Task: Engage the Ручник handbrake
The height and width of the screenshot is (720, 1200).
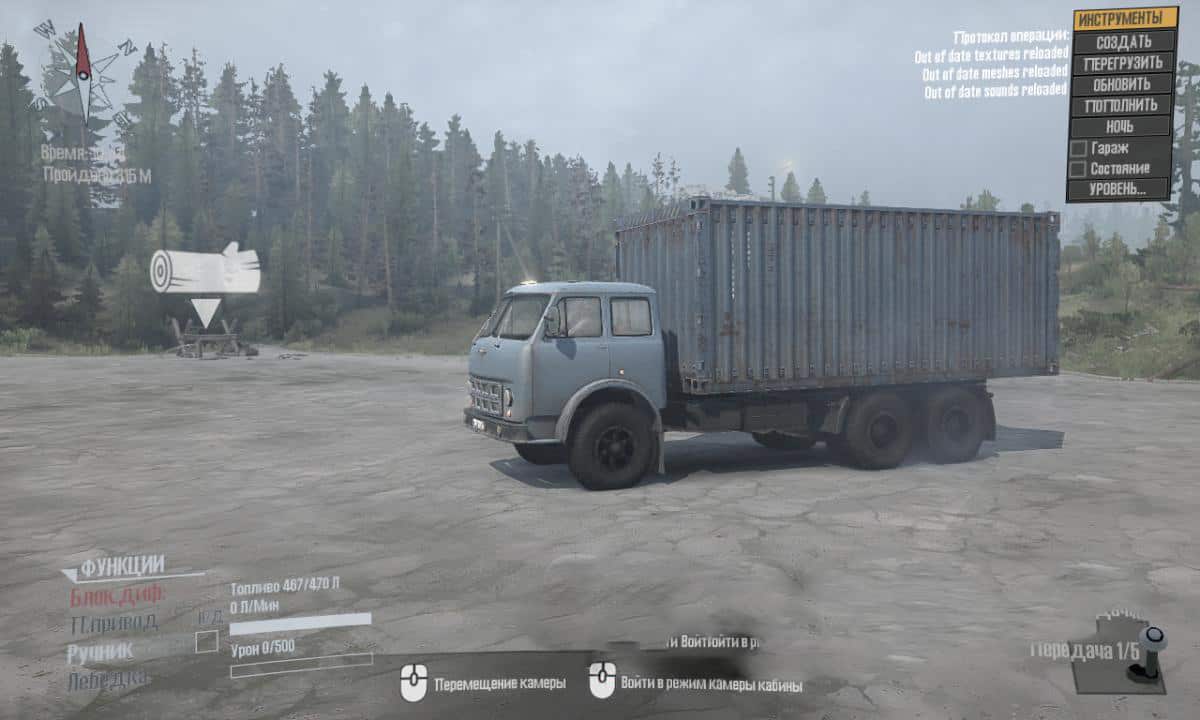Action: click(x=100, y=654)
